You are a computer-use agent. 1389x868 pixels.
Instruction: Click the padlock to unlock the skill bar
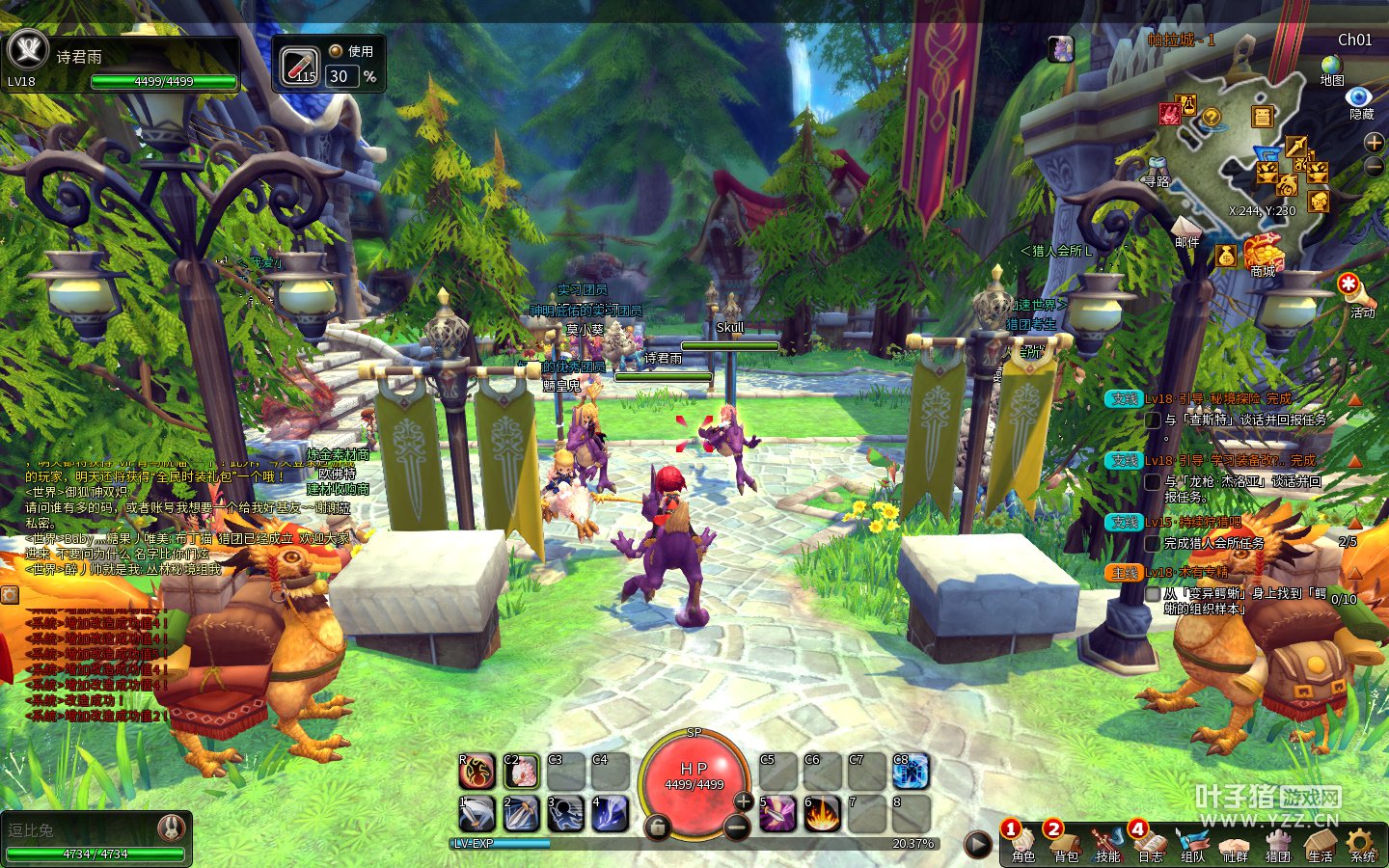[657, 827]
